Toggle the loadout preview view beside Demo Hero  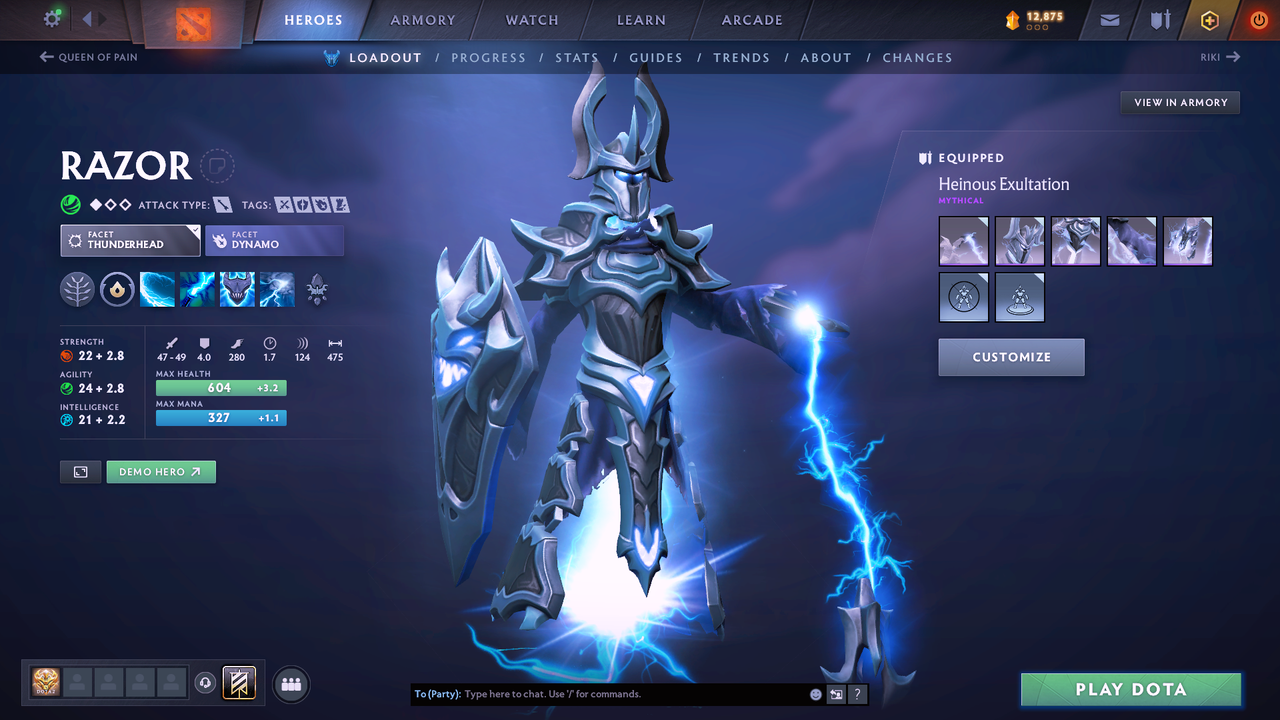(x=80, y=471)
